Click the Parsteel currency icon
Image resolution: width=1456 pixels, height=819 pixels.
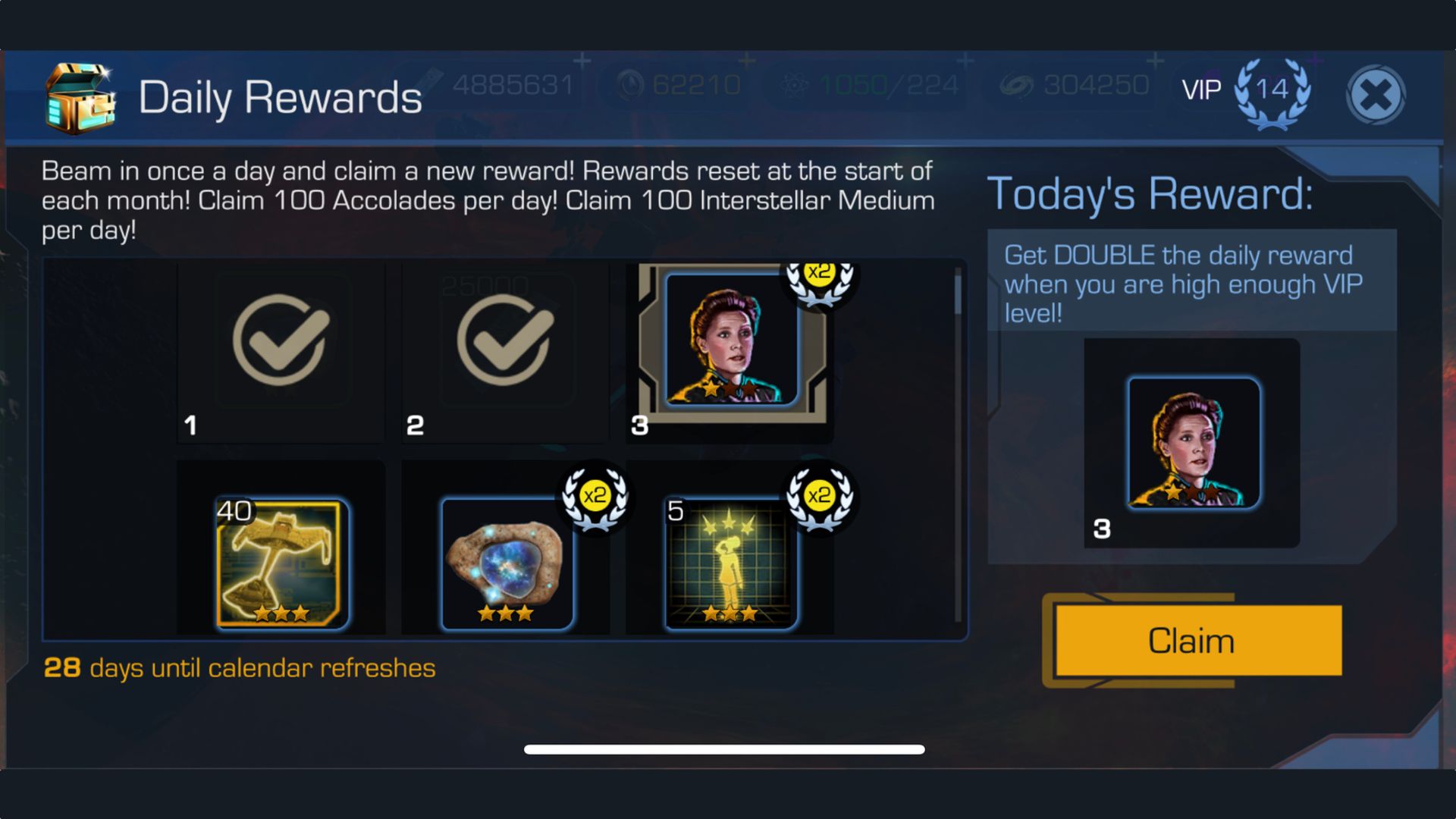[430, 85]
